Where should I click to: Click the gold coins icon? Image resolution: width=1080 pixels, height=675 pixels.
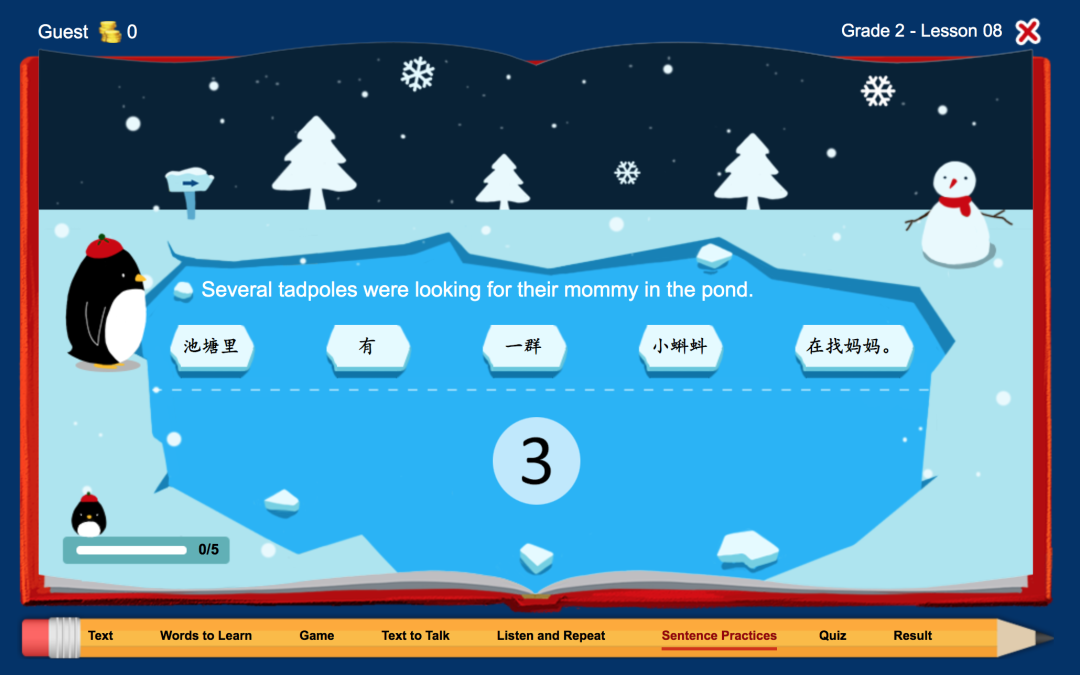[x=110, y=32]
